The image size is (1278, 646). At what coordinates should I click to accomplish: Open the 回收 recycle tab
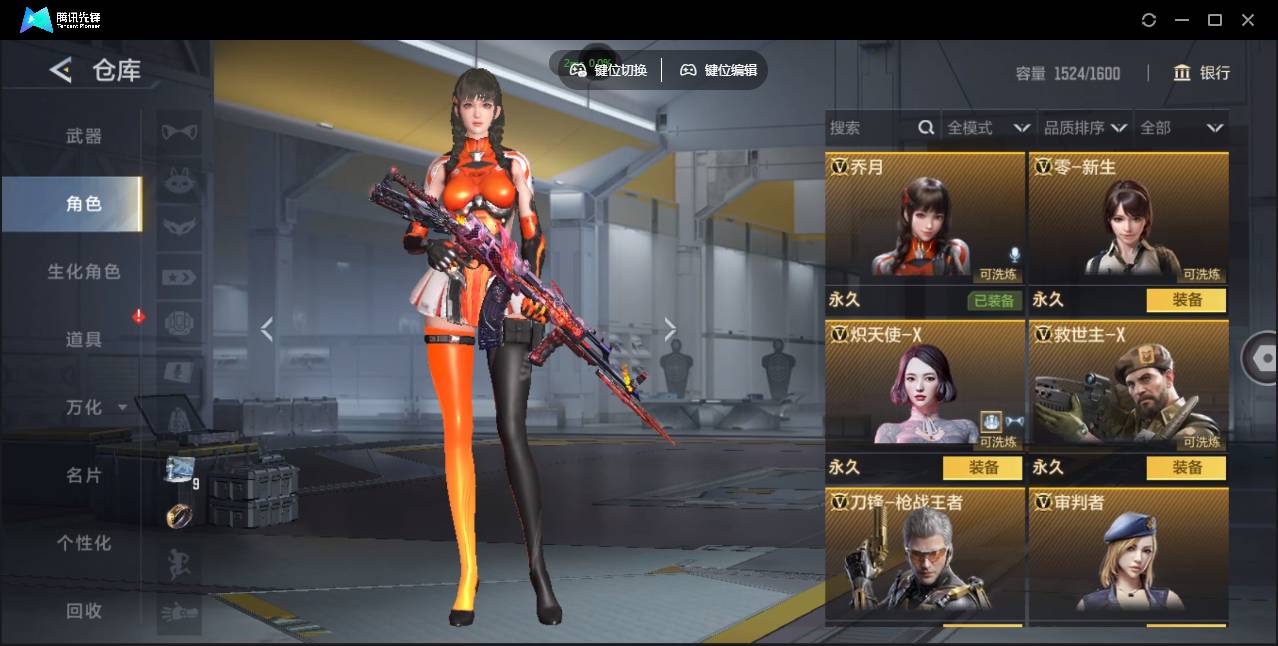click(84, 611)
